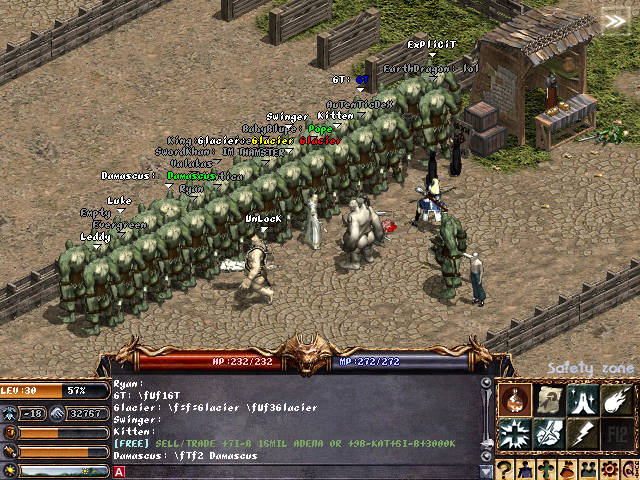Screen dimensions: 640x480
Task: Click the FREE sell/trade chat message
Action: 285,443
